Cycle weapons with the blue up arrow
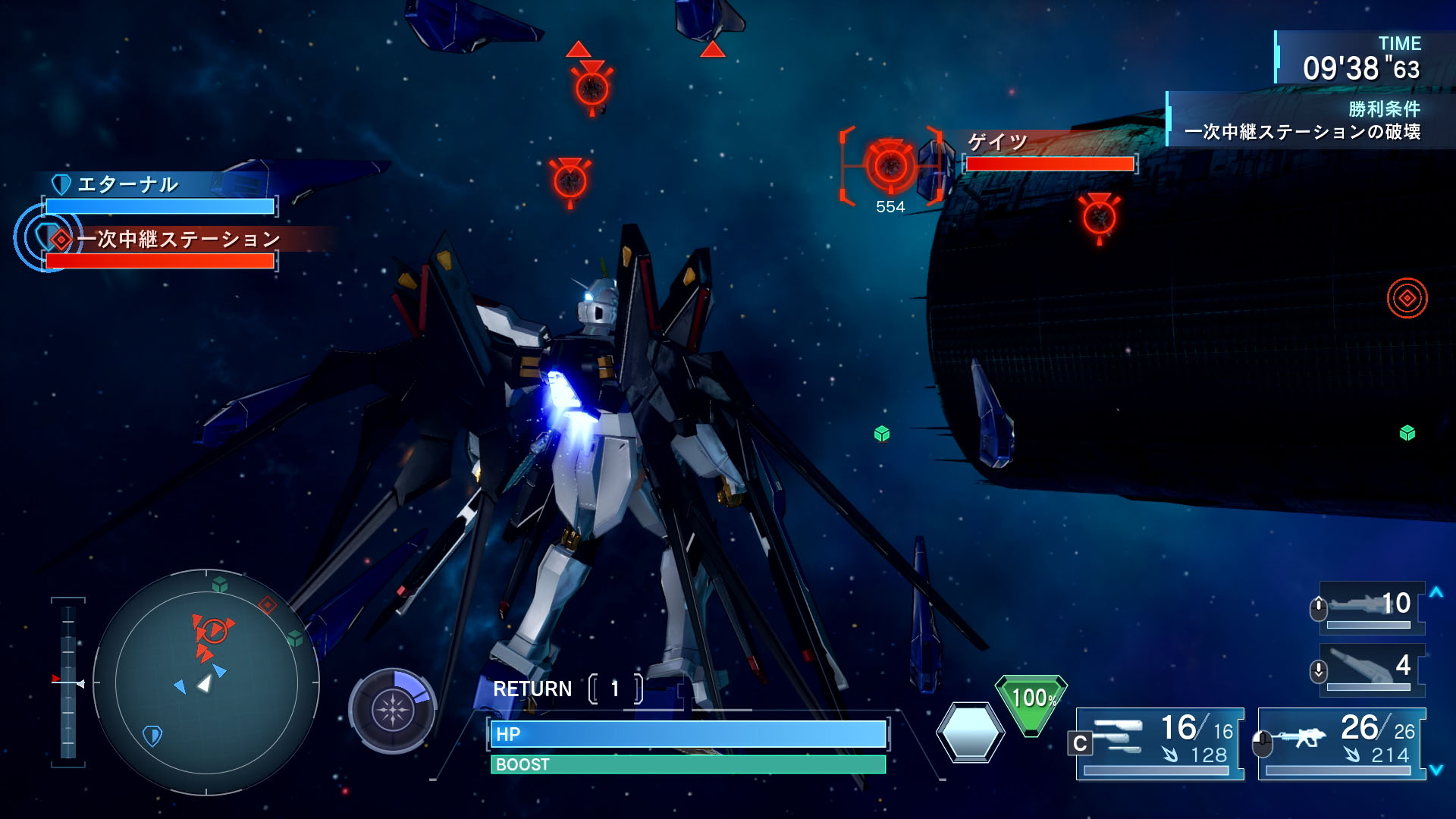The image size is (1456, 819). [x=1436, y=593]
